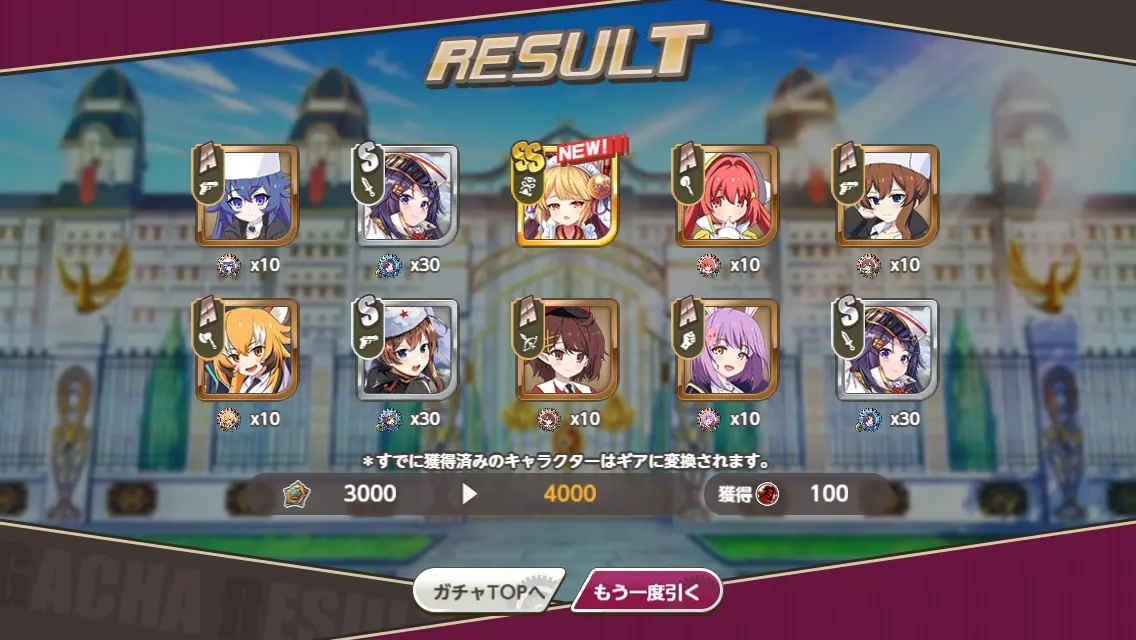Pull again with もう一度引く button
Screen dimensions: 1136x640
point(646,592)
